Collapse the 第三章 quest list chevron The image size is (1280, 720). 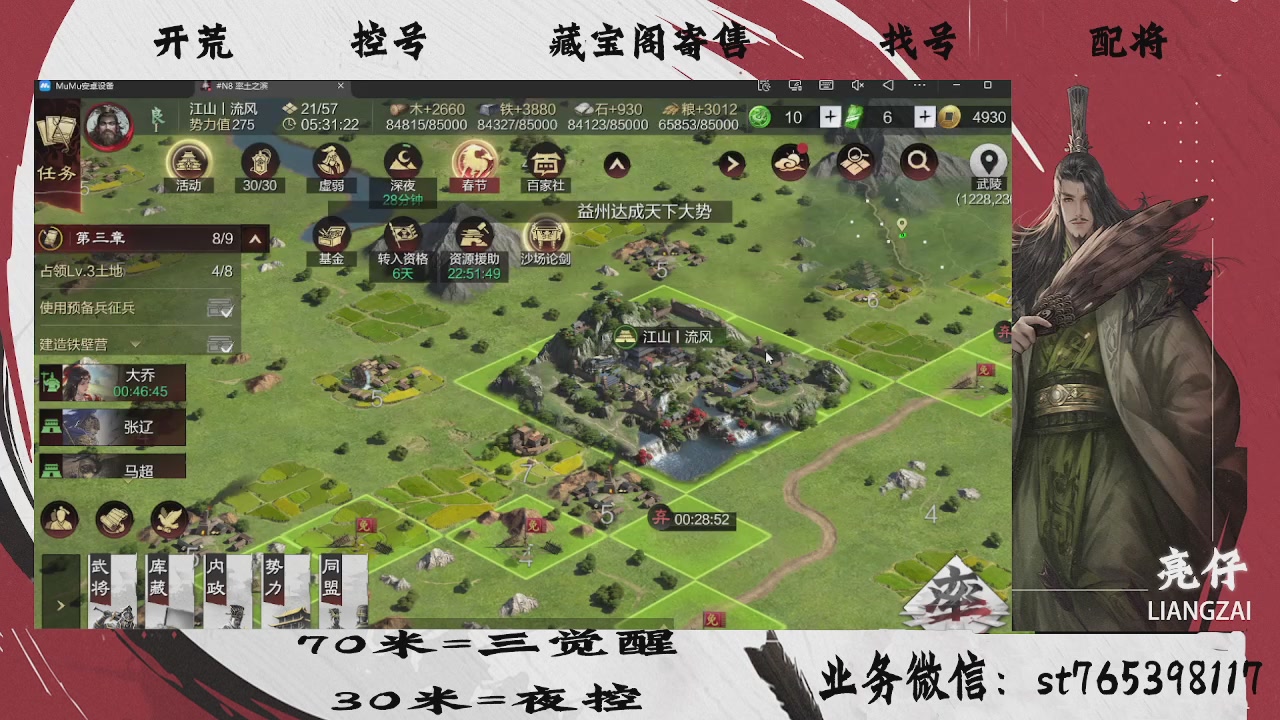255,239
